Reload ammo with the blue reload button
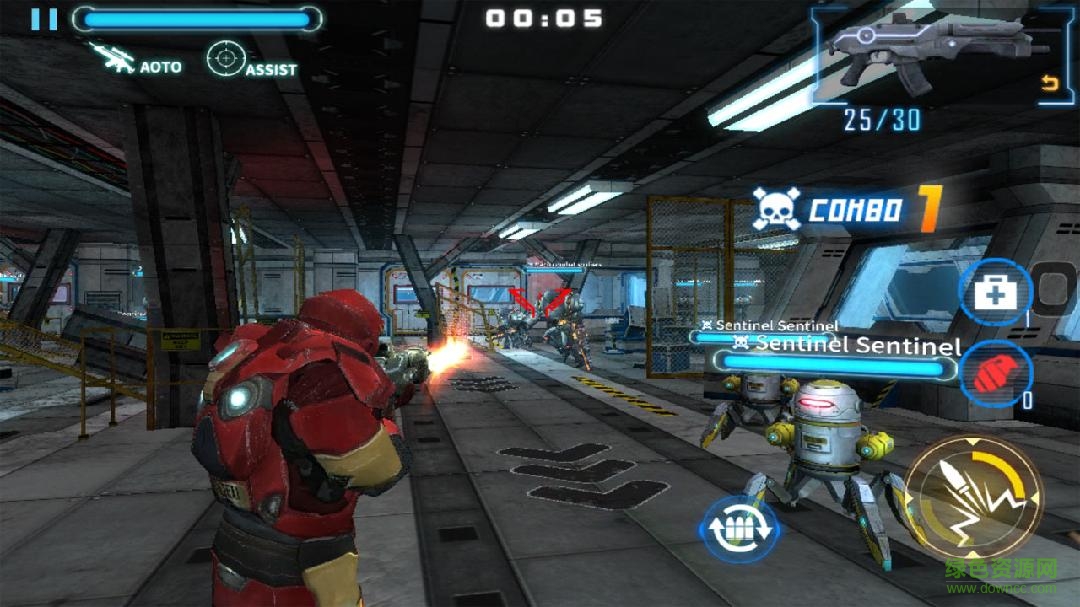This screenshot has height=607, width=1080. 737,527
